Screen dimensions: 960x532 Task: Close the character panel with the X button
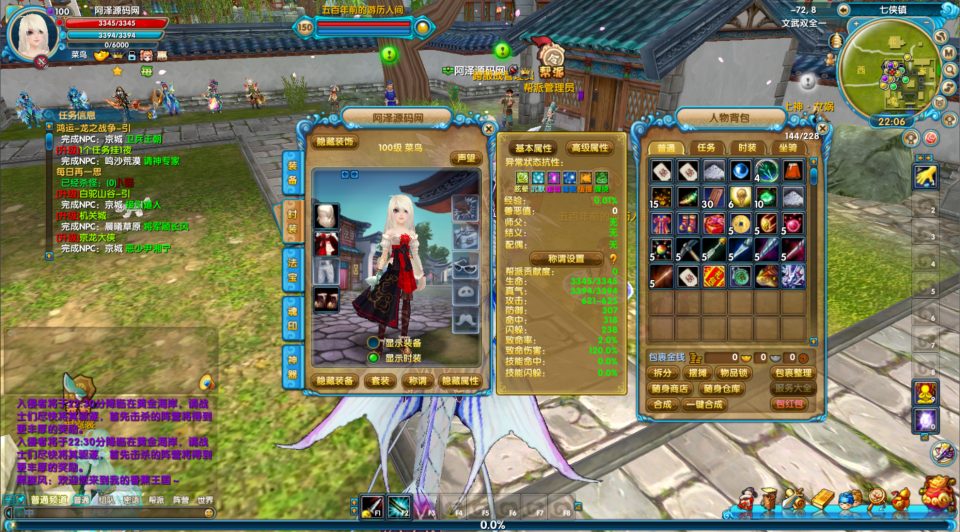(489, 128)
